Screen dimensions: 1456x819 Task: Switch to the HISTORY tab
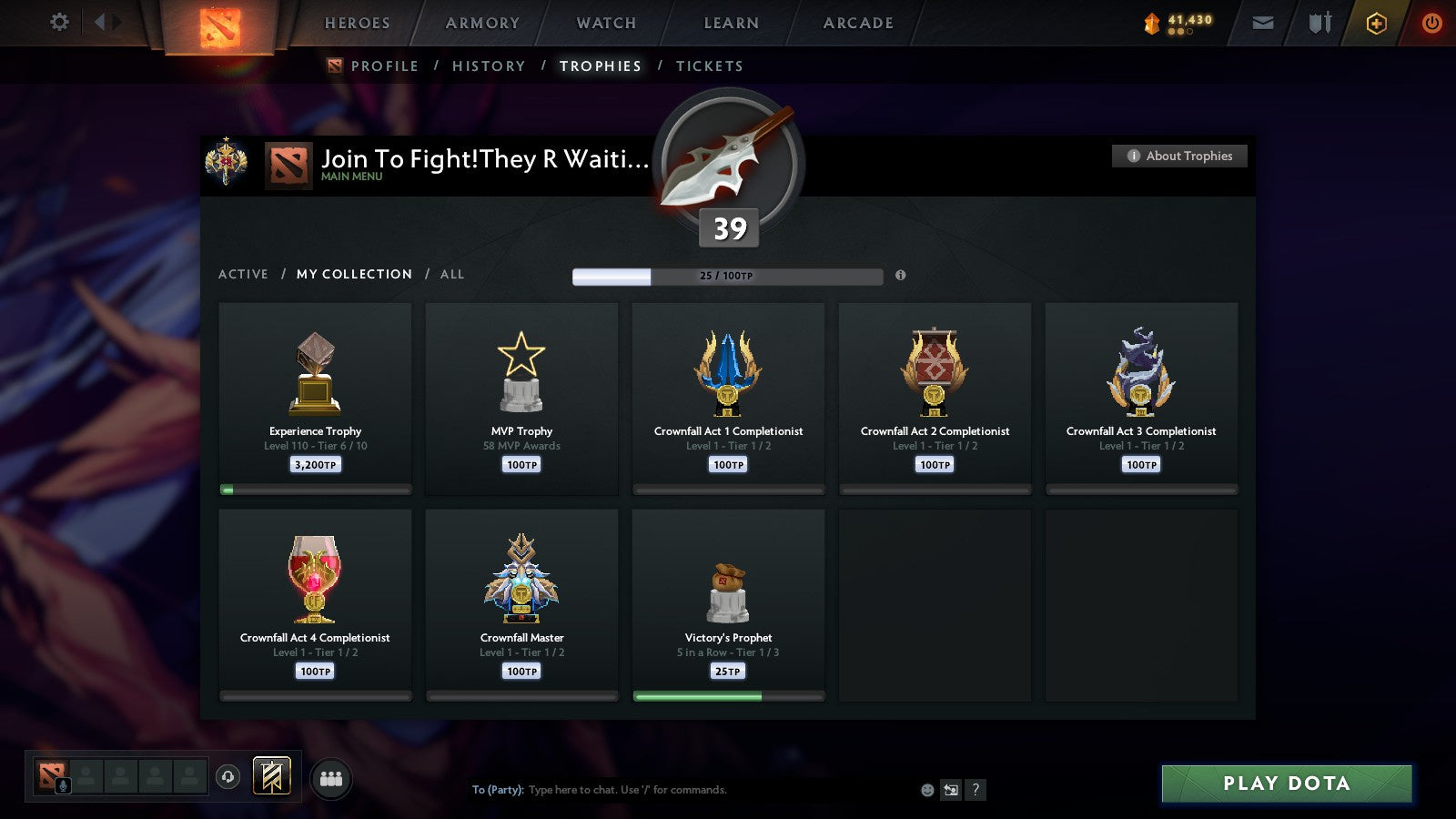[489, 66]
